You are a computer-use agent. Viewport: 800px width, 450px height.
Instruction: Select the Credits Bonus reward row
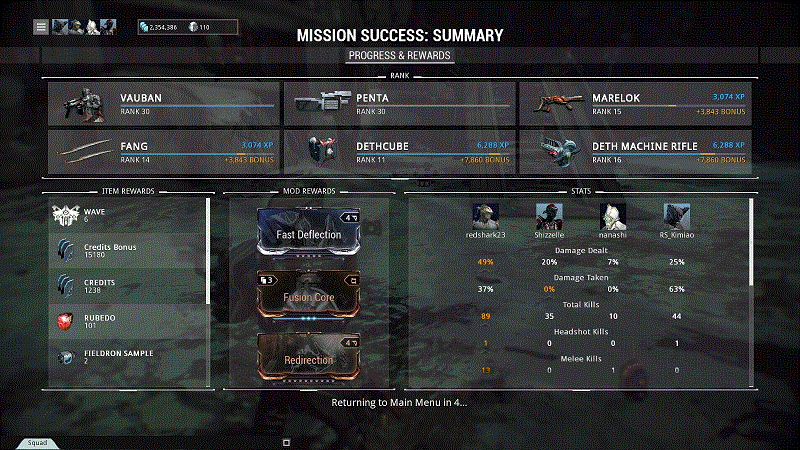tap(128, 250)
